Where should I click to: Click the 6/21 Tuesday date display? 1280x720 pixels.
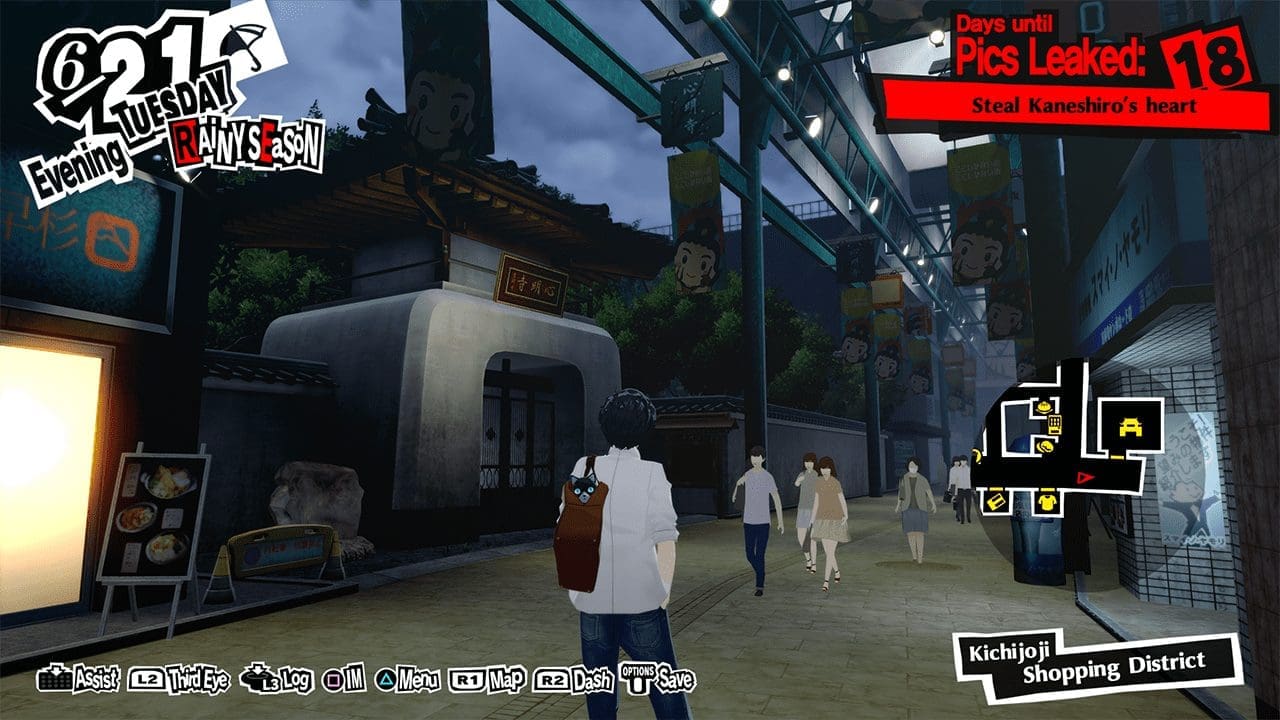click(x=120, y=70)
